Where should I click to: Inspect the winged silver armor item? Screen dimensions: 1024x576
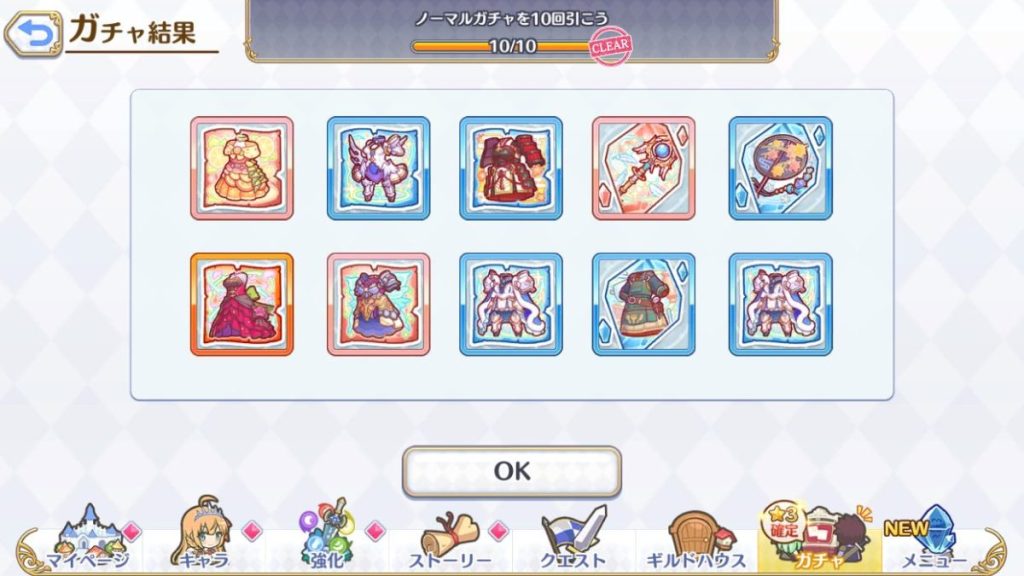(378, 168)
